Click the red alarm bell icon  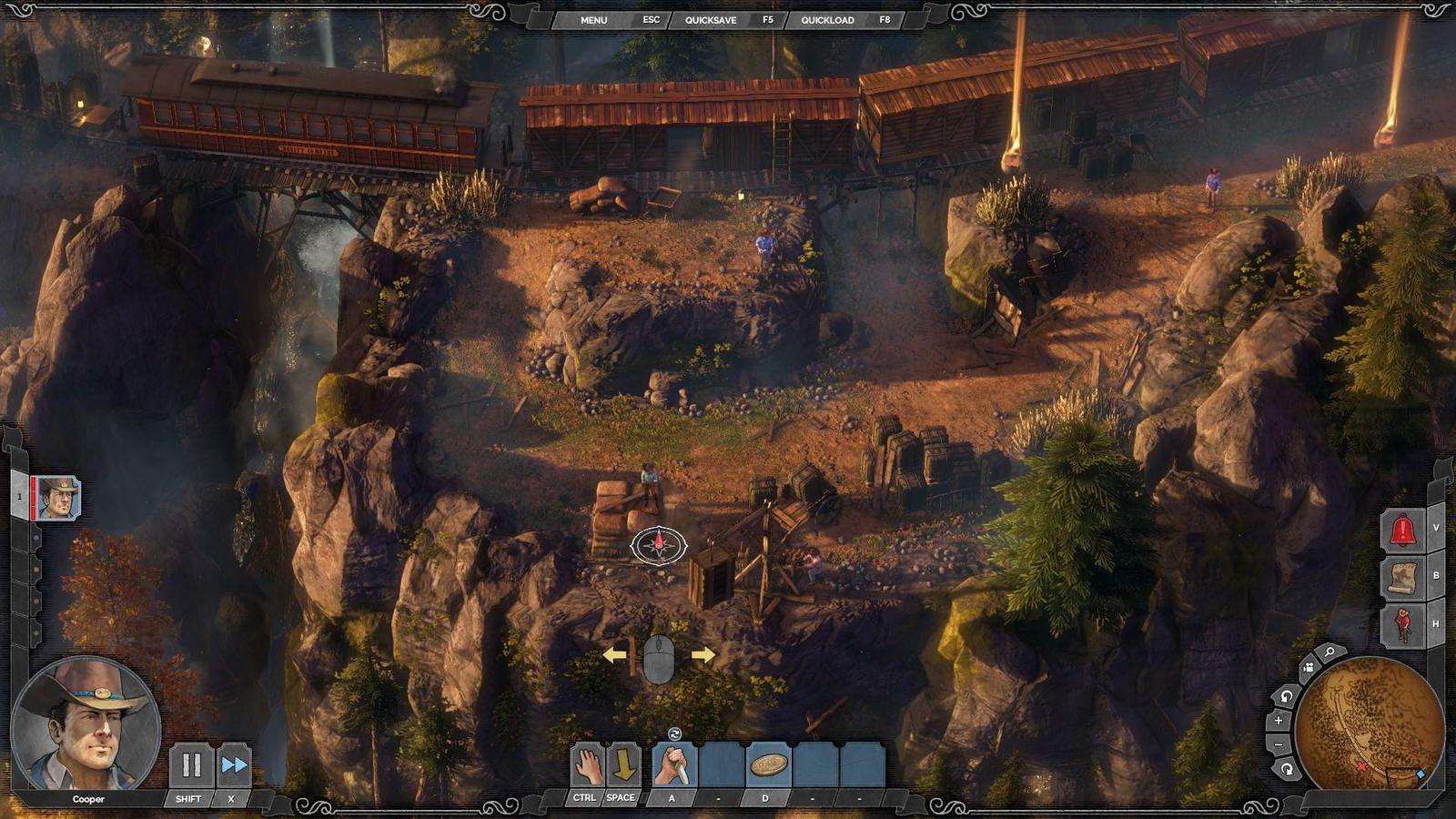click(1402, 530)
